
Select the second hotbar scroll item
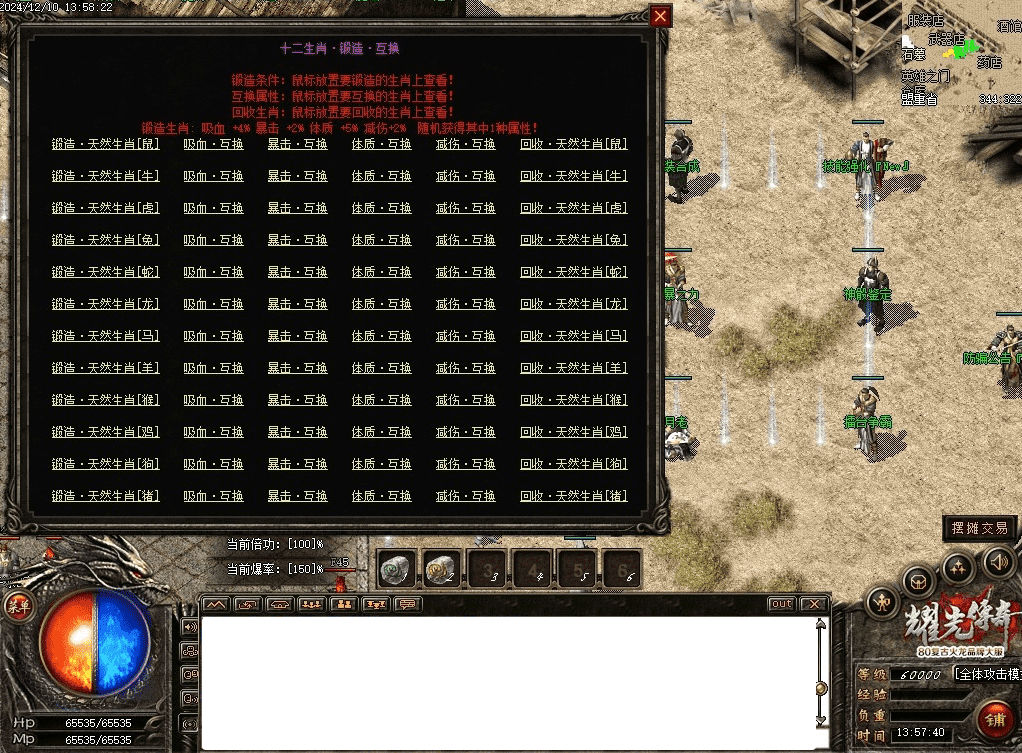click(441, 569)
